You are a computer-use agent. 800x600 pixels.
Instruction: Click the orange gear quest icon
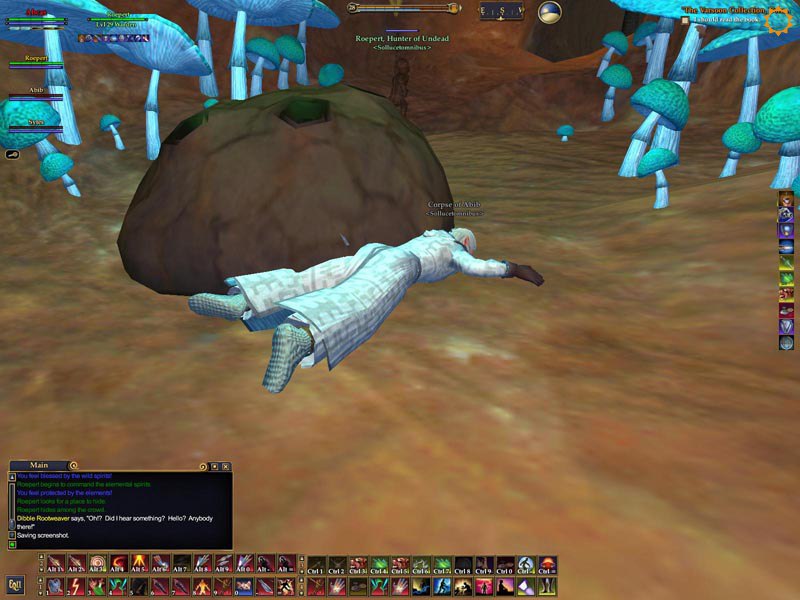coord(778,17)
